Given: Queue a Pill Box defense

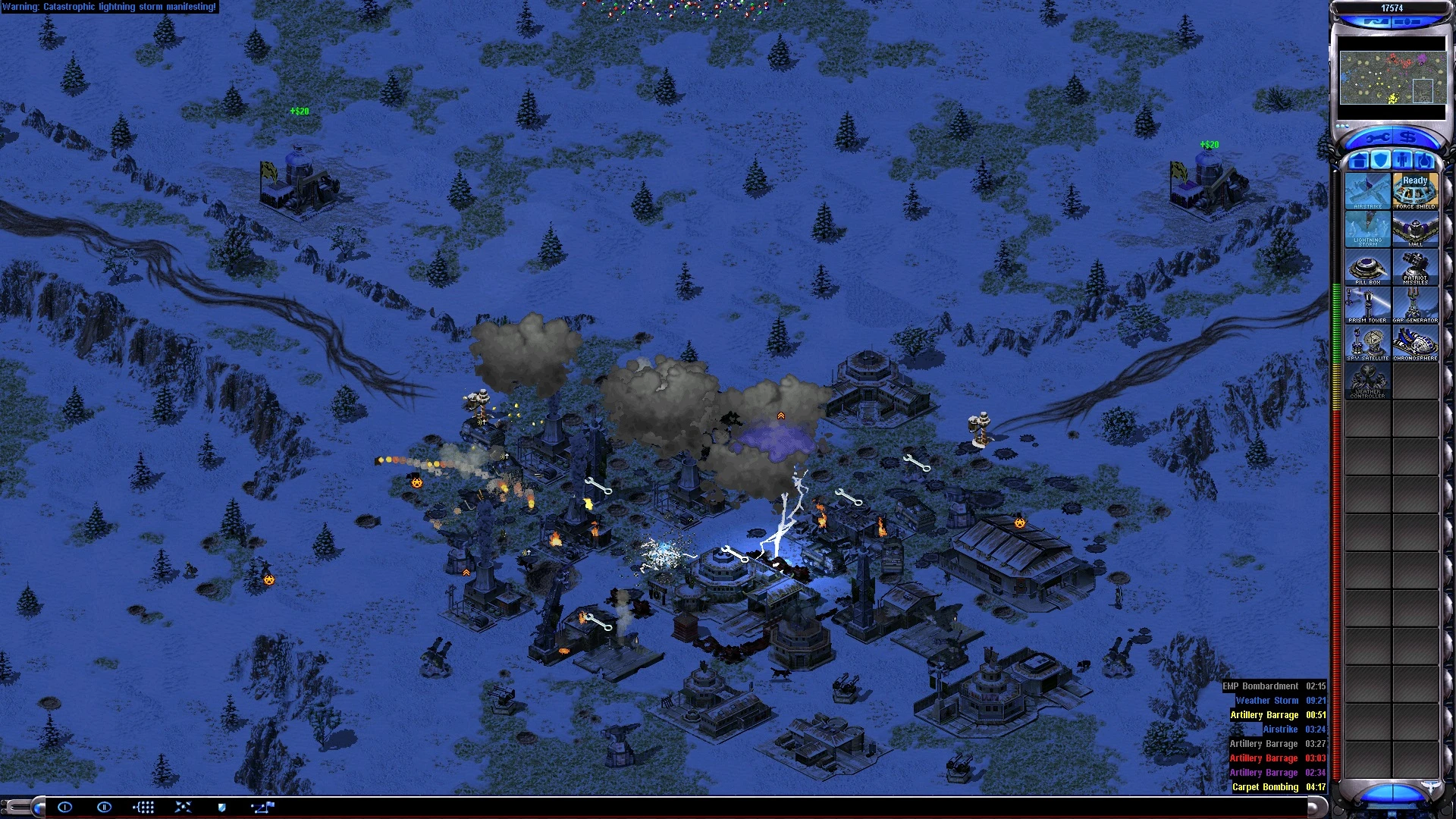Looking at the screenshot, I should (1367, 266).
